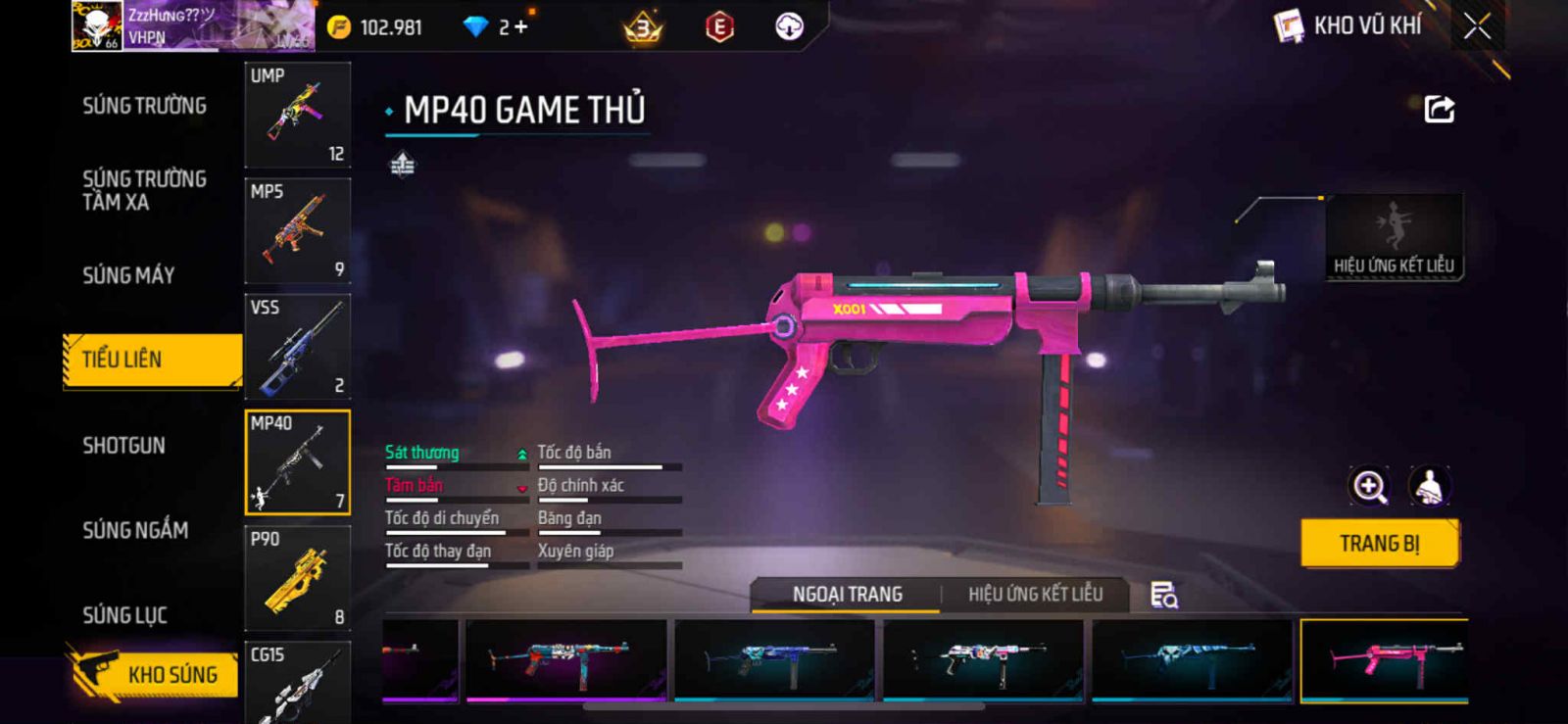1568x724 pixels.
Task: Select the P90 weapon tile
Action: click(297, 578)
